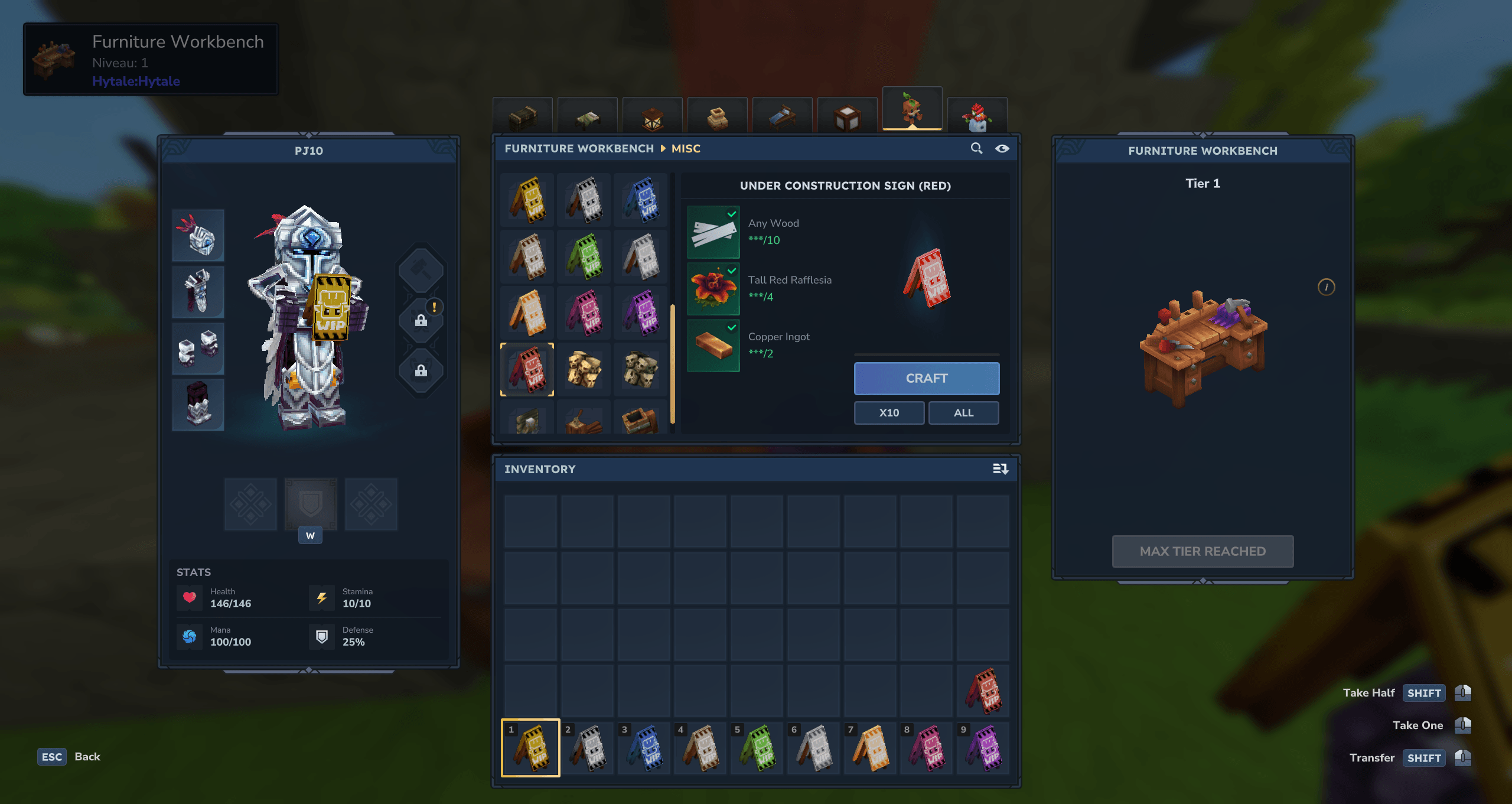Open the bed category tab
The height and width of the screenshot is (804, 1512).
point(782,116)
